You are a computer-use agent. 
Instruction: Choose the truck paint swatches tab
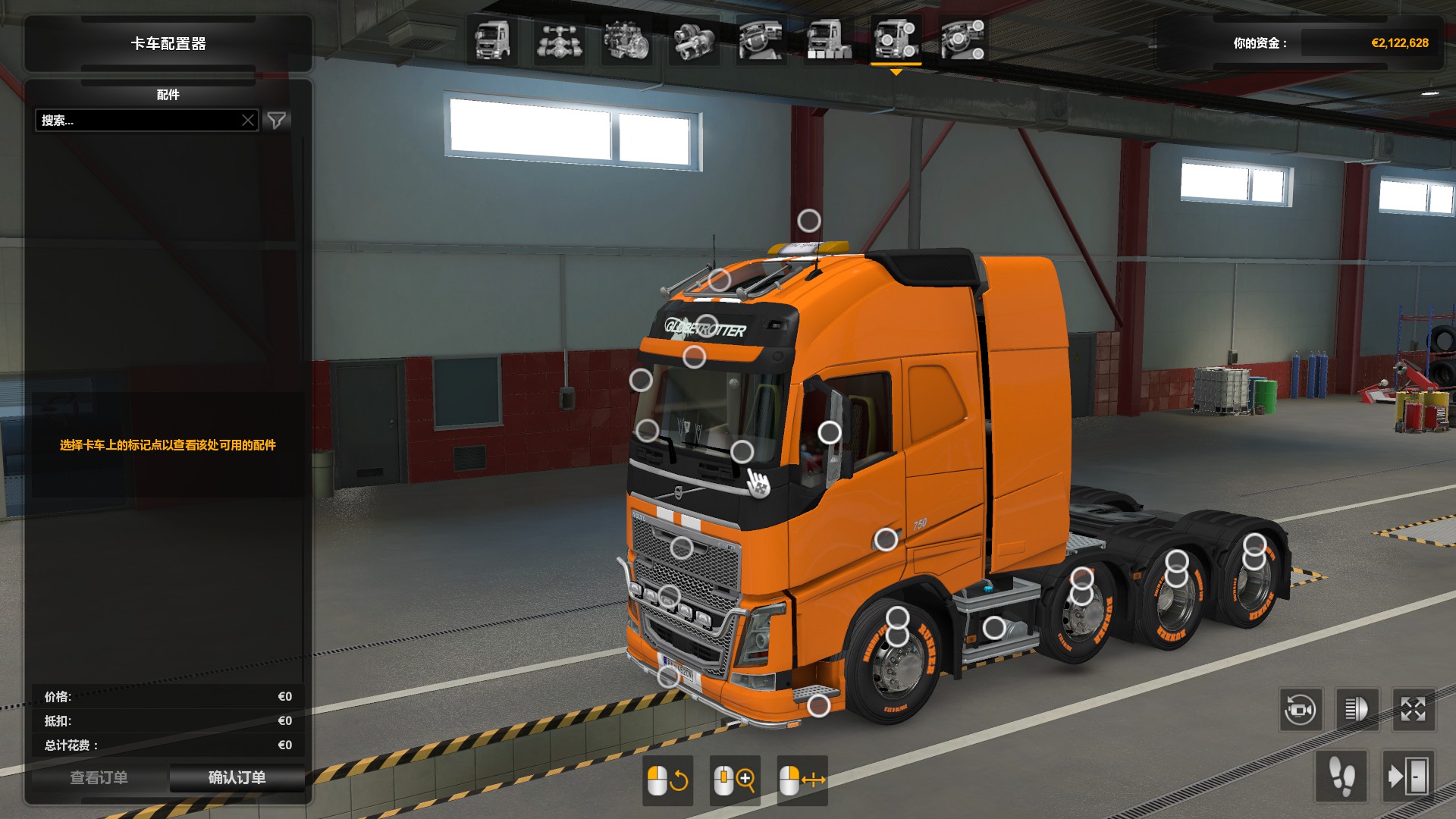point(828,40)
